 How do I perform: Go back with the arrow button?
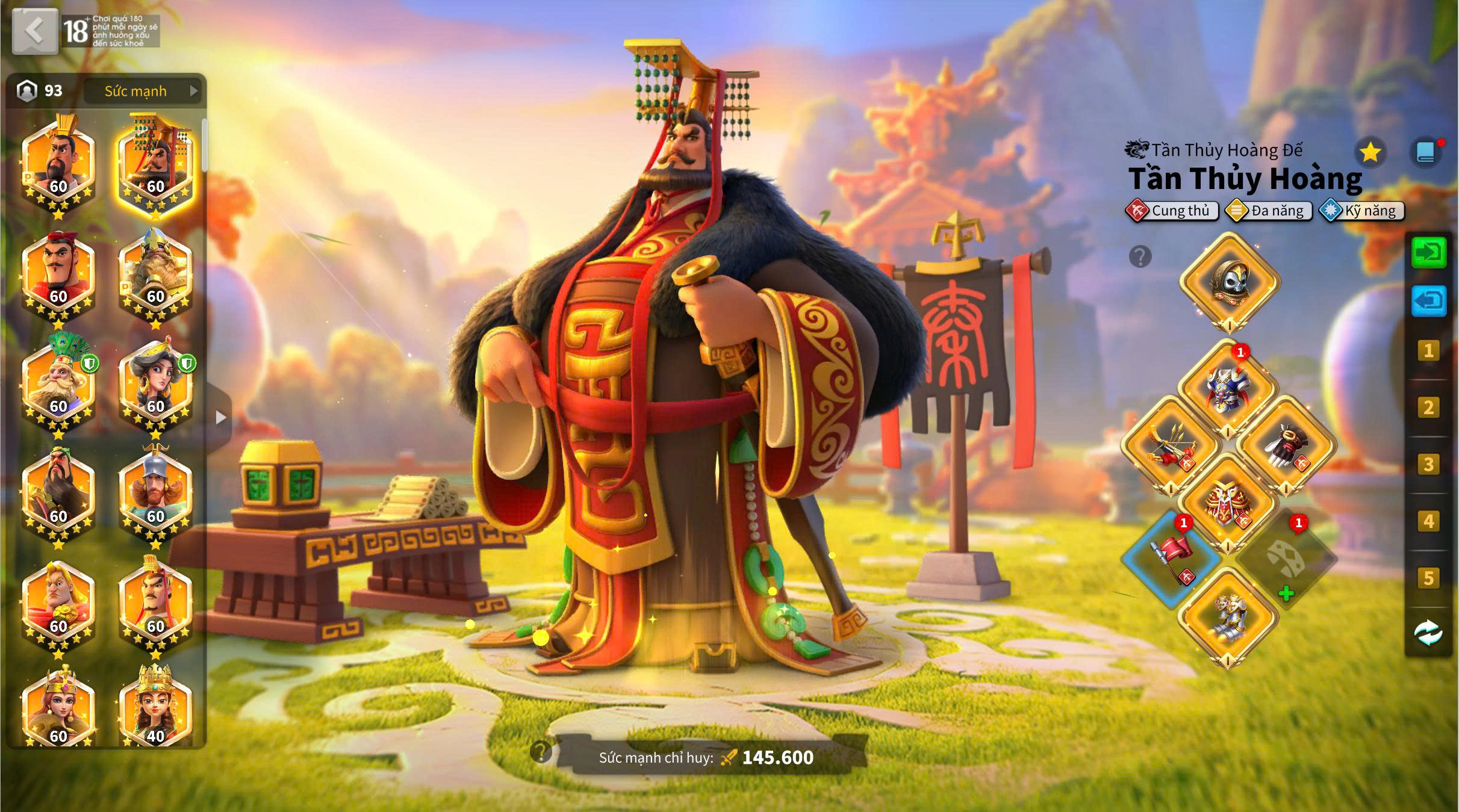click(x=35, y=30)
